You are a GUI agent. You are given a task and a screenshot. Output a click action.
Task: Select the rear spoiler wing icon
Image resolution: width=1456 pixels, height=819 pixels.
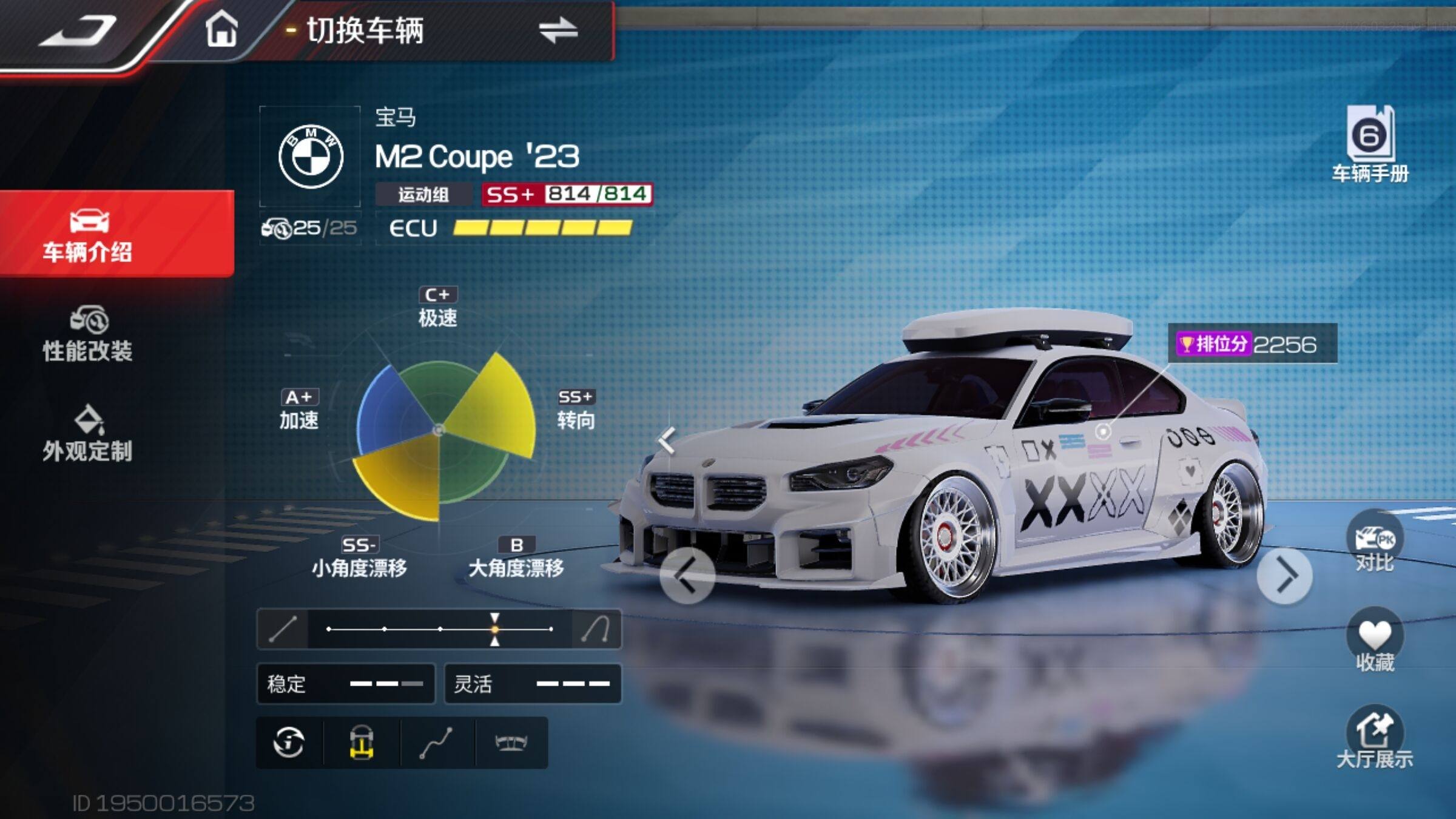click(511, 743)
